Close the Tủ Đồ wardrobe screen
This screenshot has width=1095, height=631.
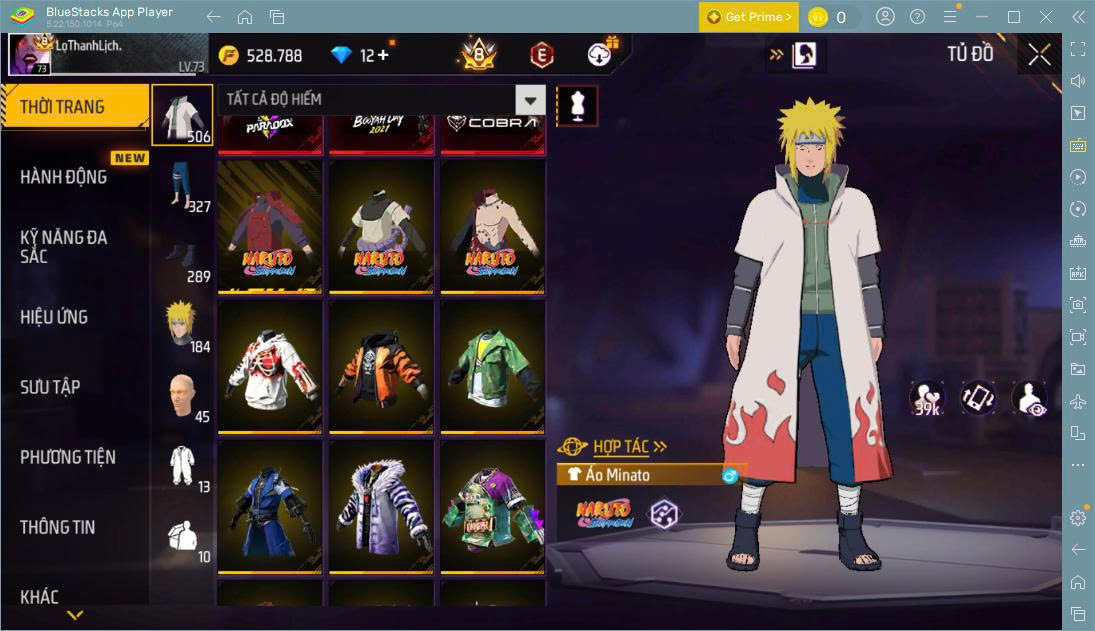(1039, 55)
